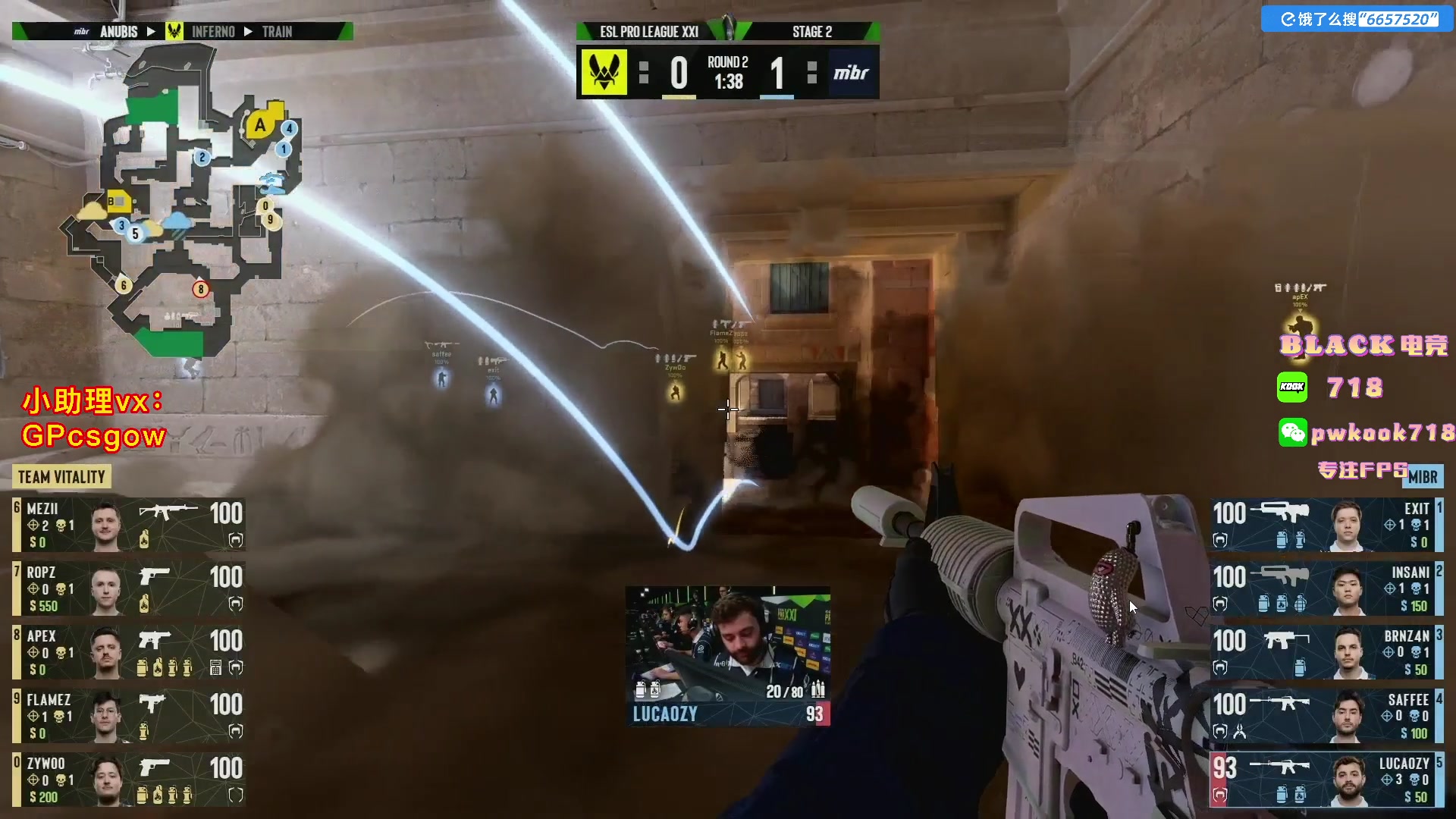Click the green WeChat icon overlay
Viewport: 1456px width, 819px height.
(x=1292, y=432)
